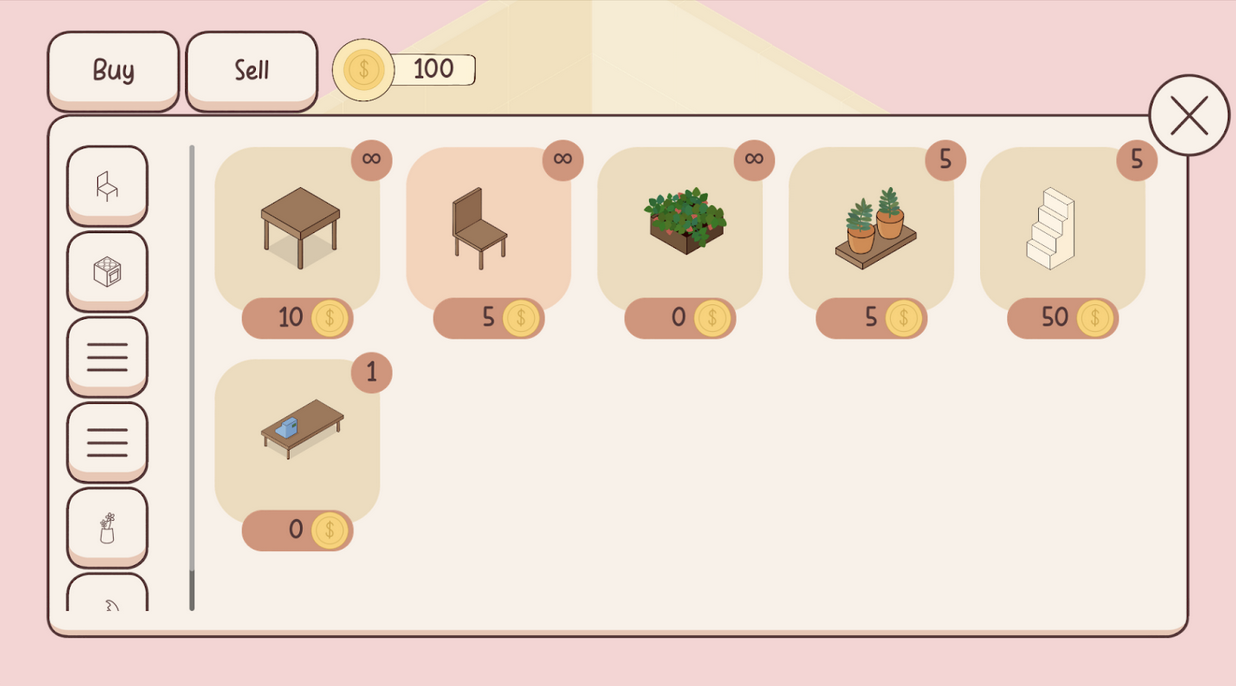Open the Buy tab
This screenshot has height=686, width=1236.
tap(113, 70)
